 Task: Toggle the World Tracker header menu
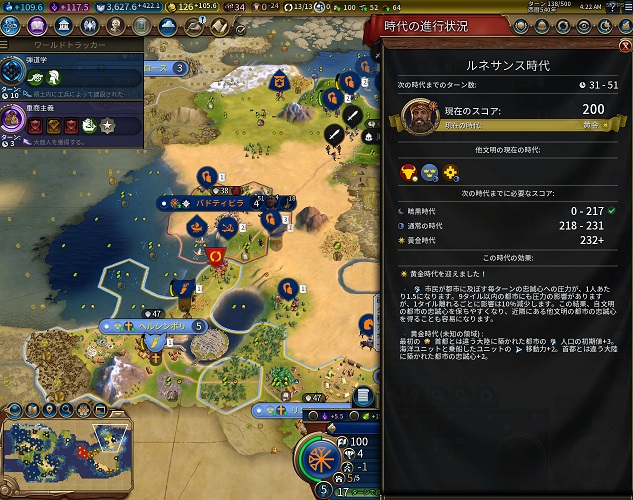(x=10, y=46)
